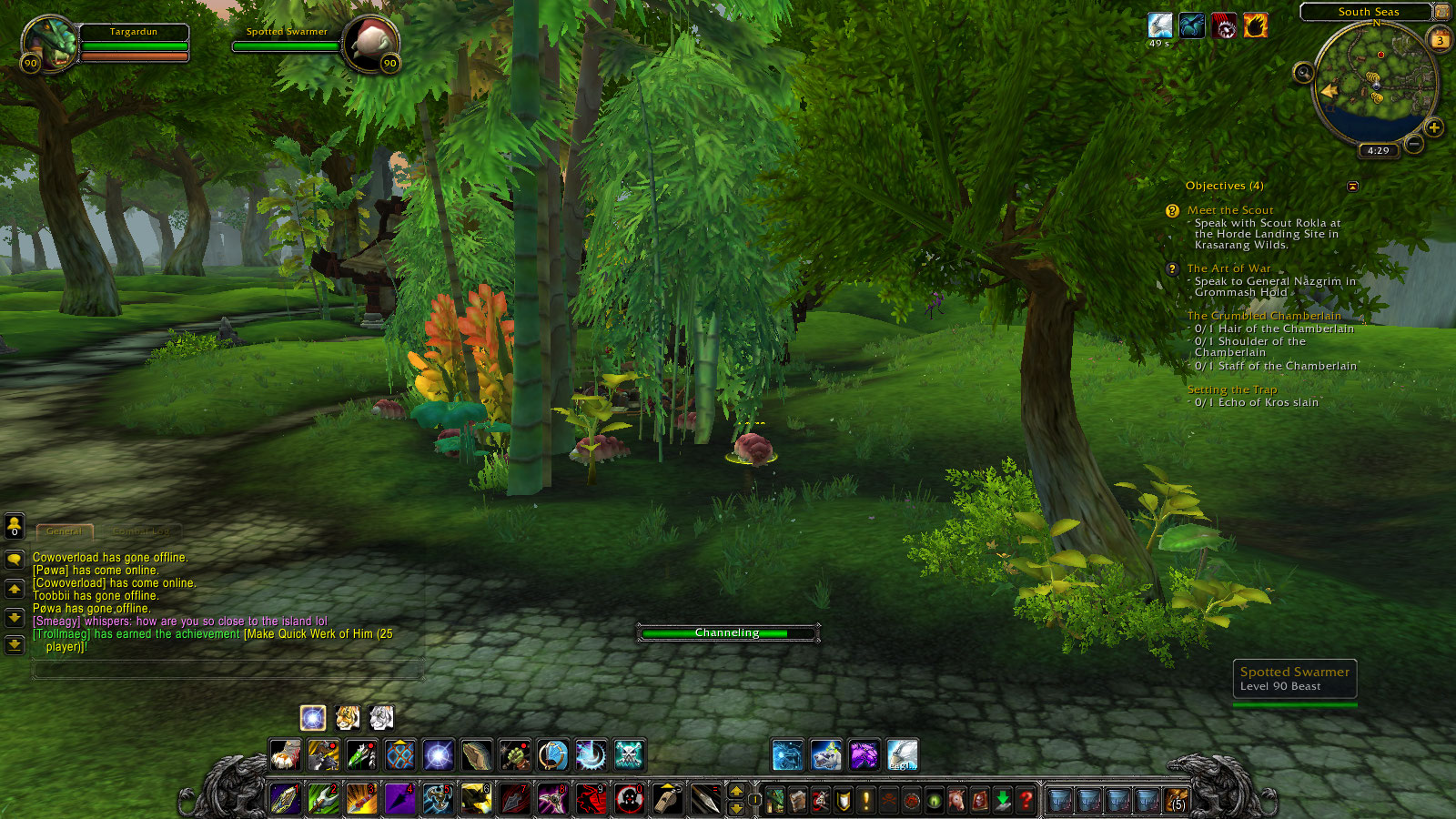Open the minimap tracking magnifier button

[1303, 73]
